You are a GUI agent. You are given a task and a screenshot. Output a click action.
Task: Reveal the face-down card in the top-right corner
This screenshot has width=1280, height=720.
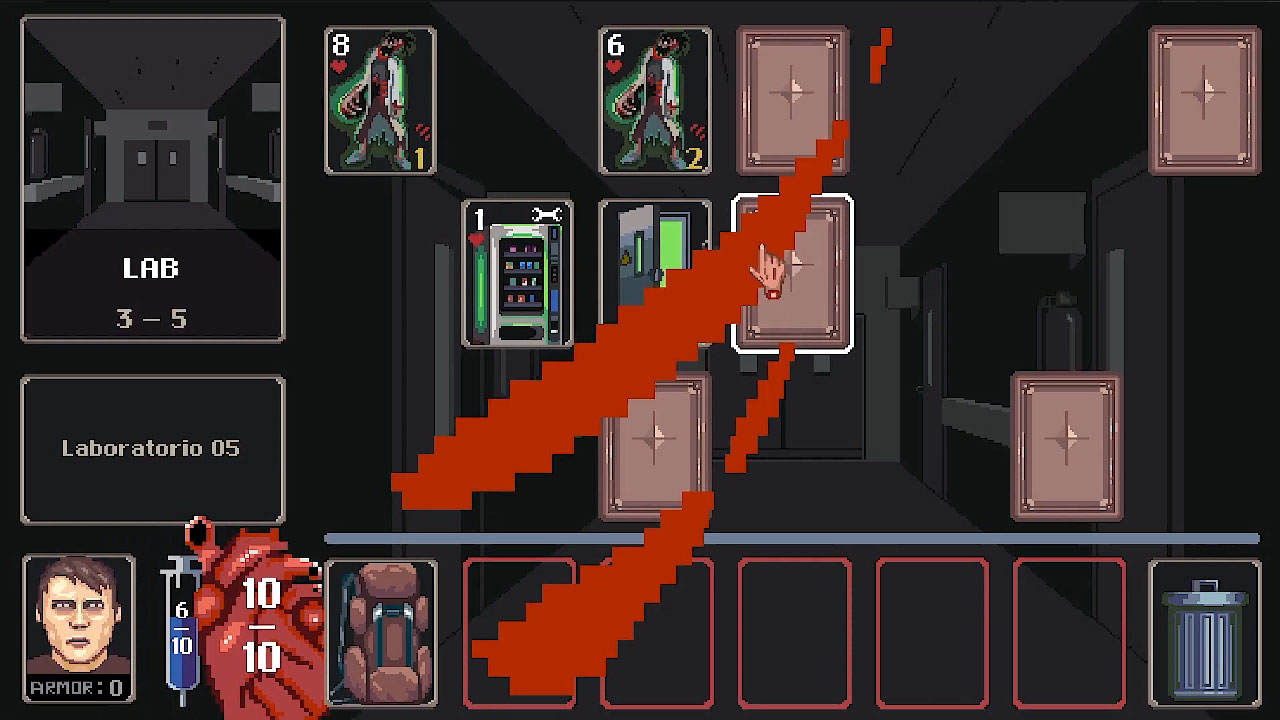pyautogui.click(x=1204, y=100)
